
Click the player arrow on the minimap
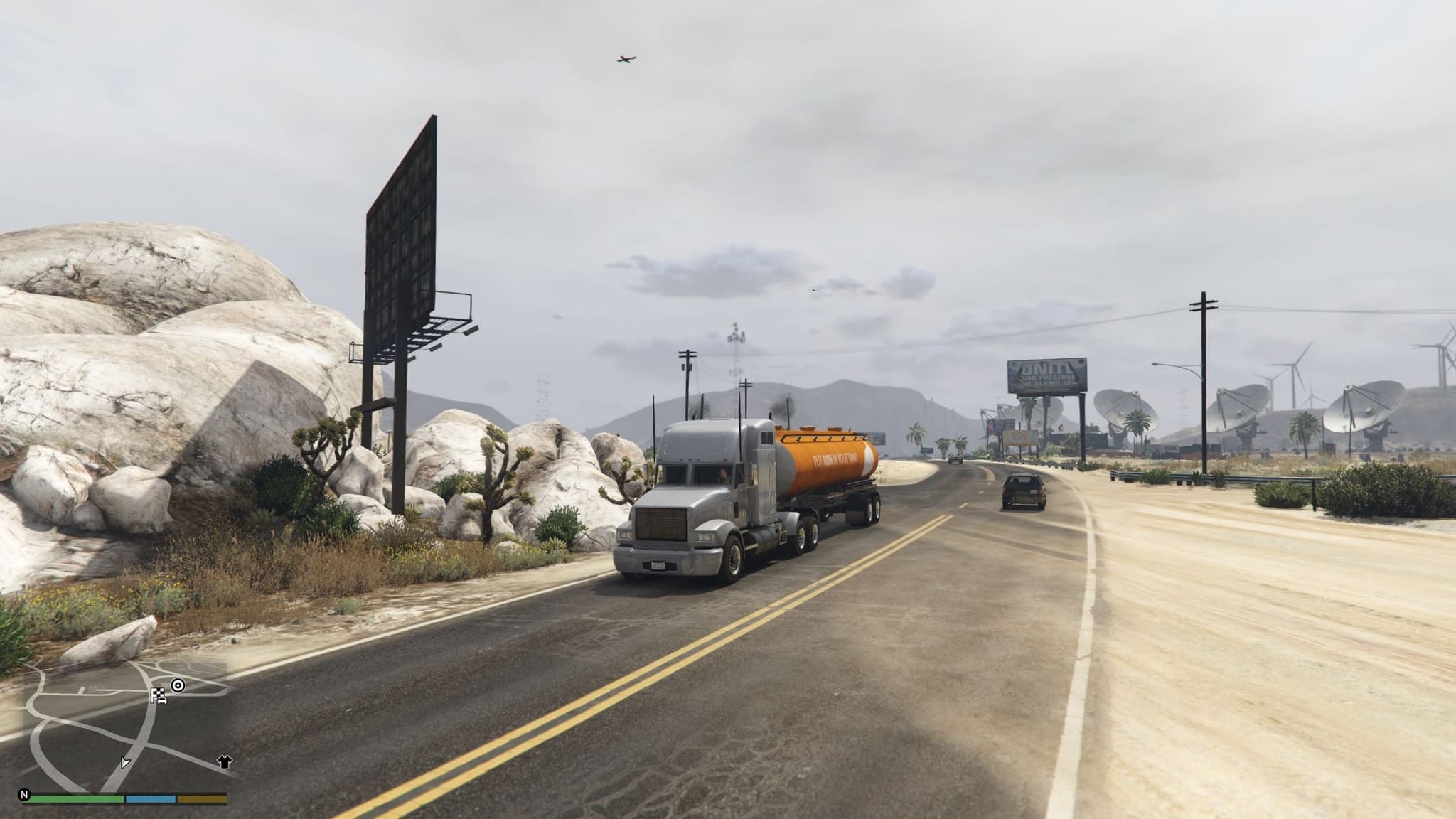tap(125, 762)
